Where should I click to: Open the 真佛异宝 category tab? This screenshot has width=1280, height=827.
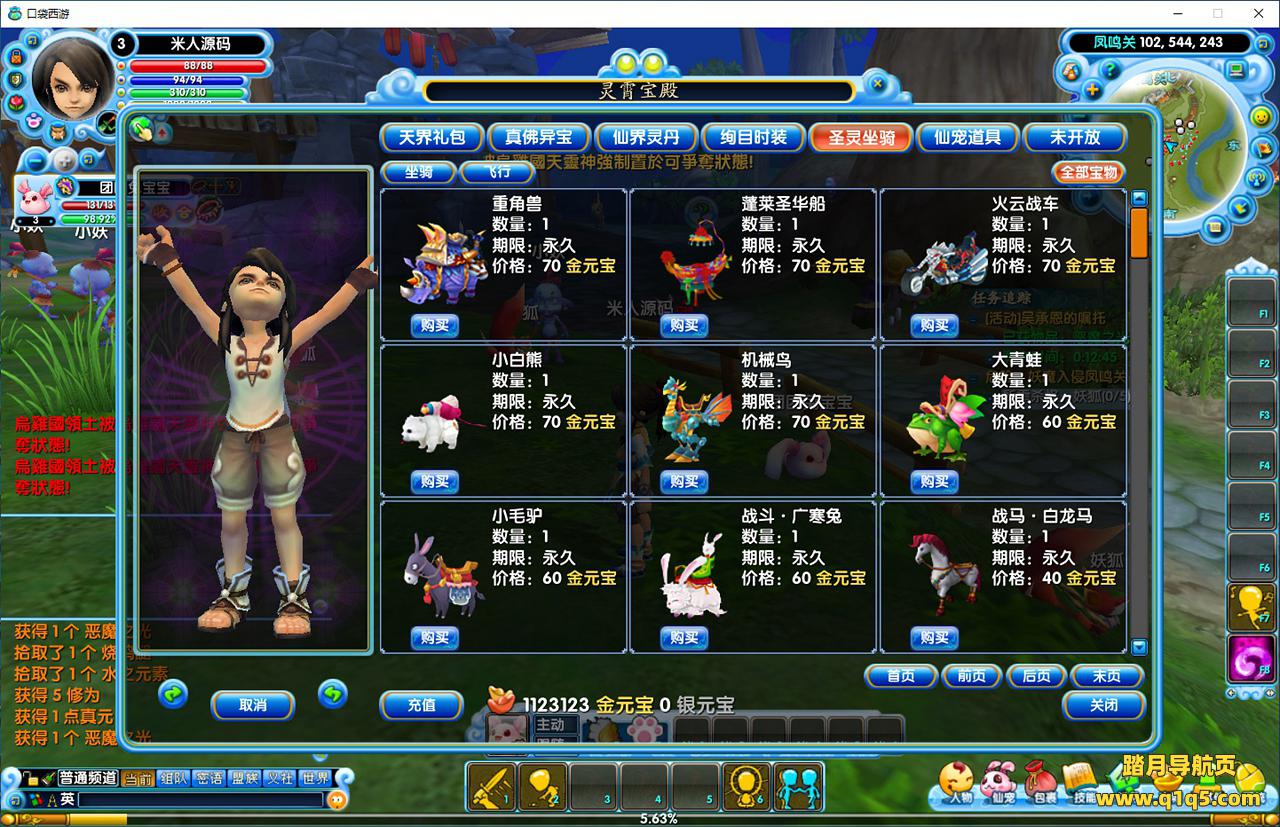(x=538, y=137)
